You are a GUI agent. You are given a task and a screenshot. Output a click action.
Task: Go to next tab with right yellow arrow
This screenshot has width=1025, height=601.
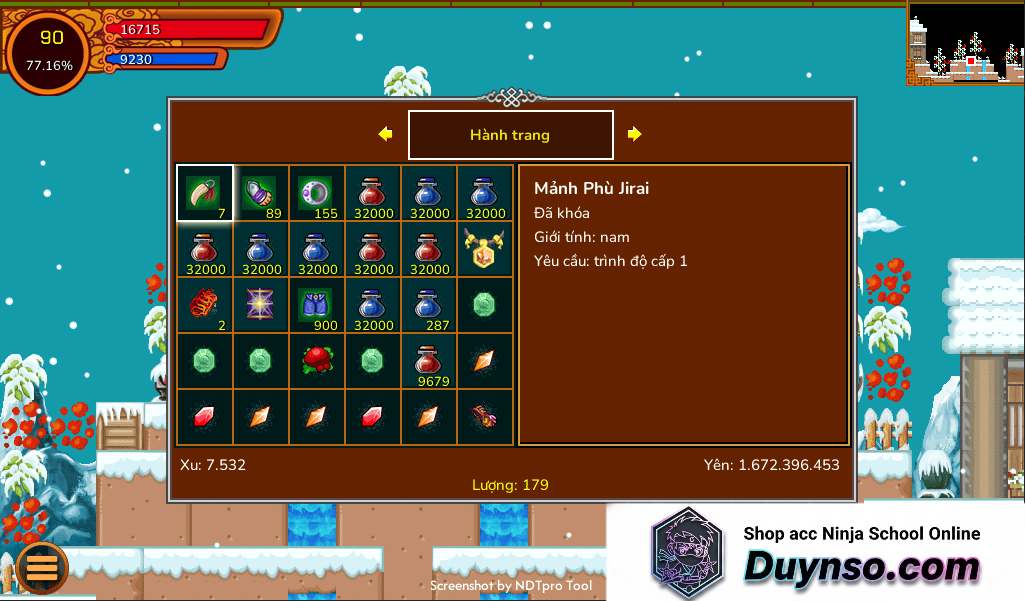tap(635, 134)
